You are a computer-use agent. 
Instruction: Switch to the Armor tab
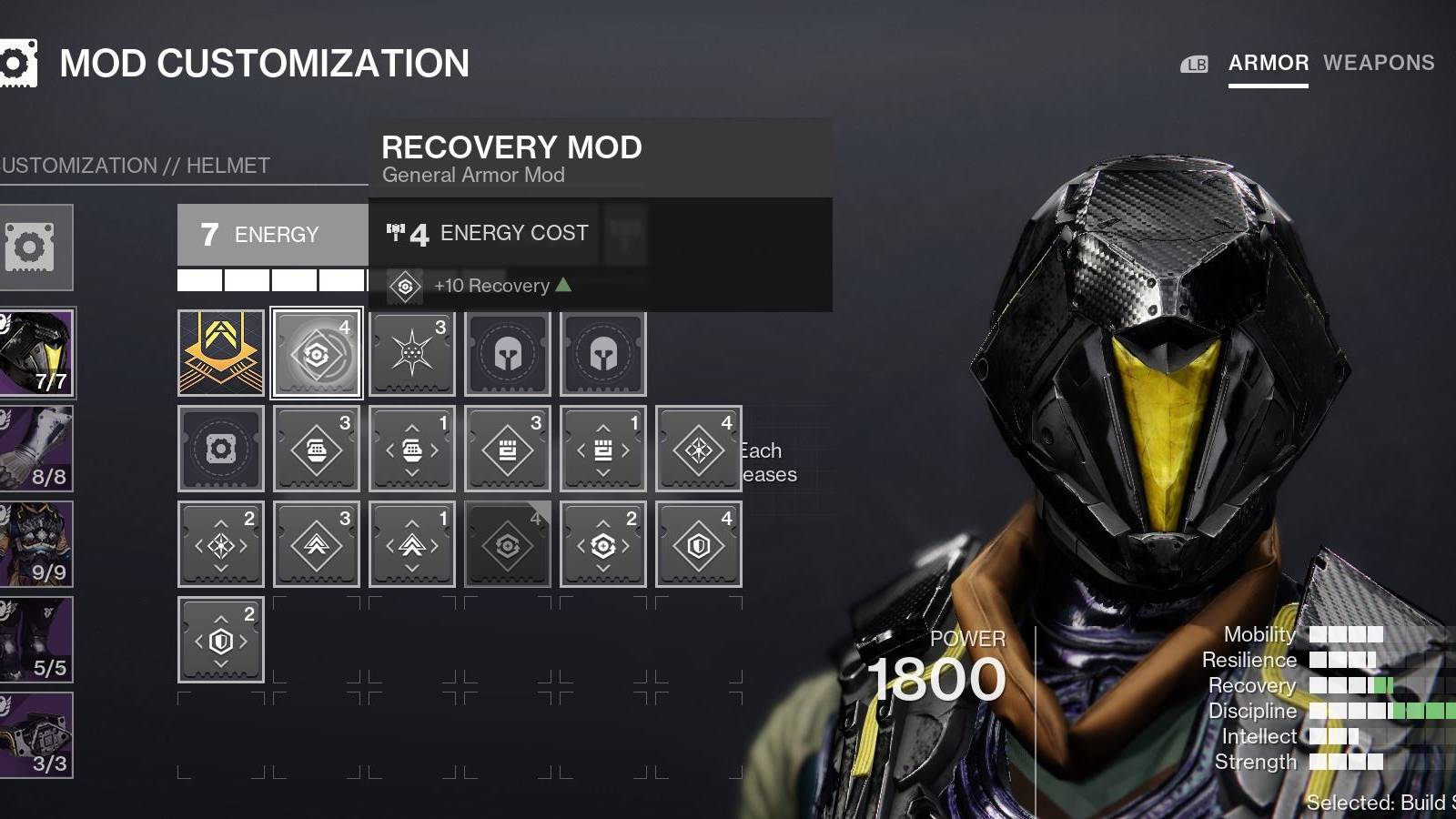[x=1266, y=63]
